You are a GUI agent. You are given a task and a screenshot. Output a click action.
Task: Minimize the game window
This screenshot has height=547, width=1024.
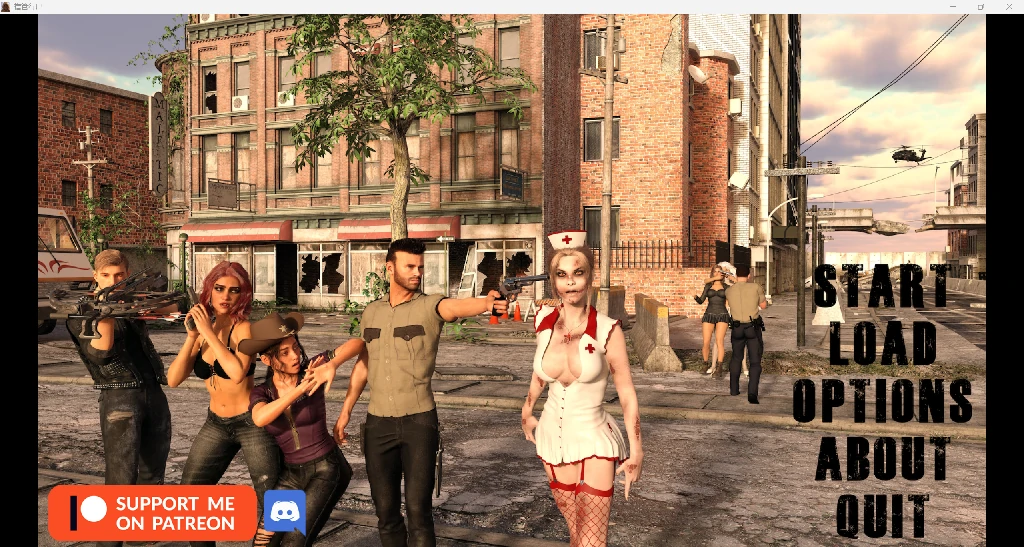952,6
